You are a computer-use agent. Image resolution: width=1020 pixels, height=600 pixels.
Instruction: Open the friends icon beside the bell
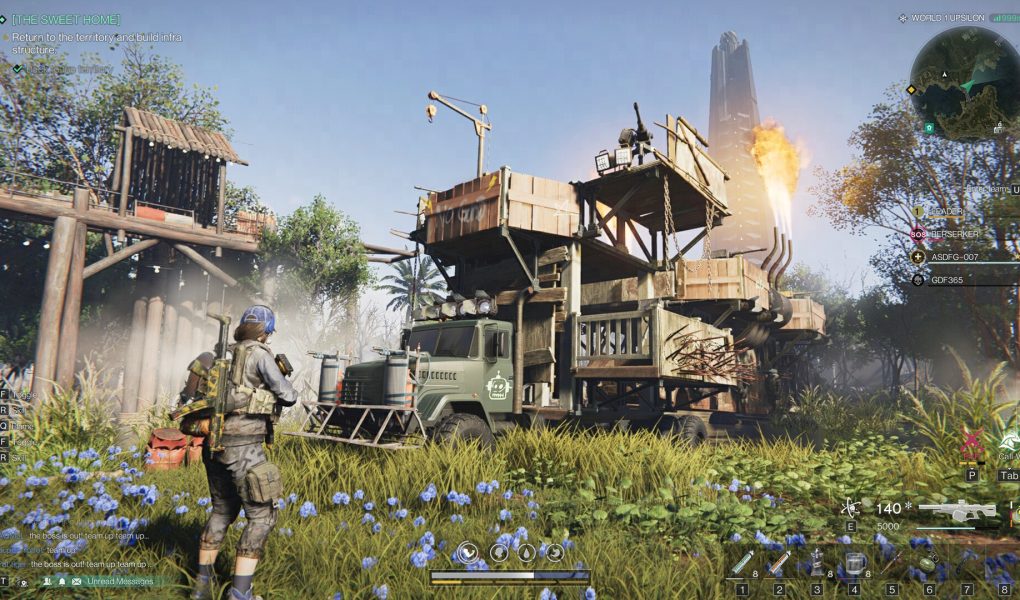click(46, 581)
